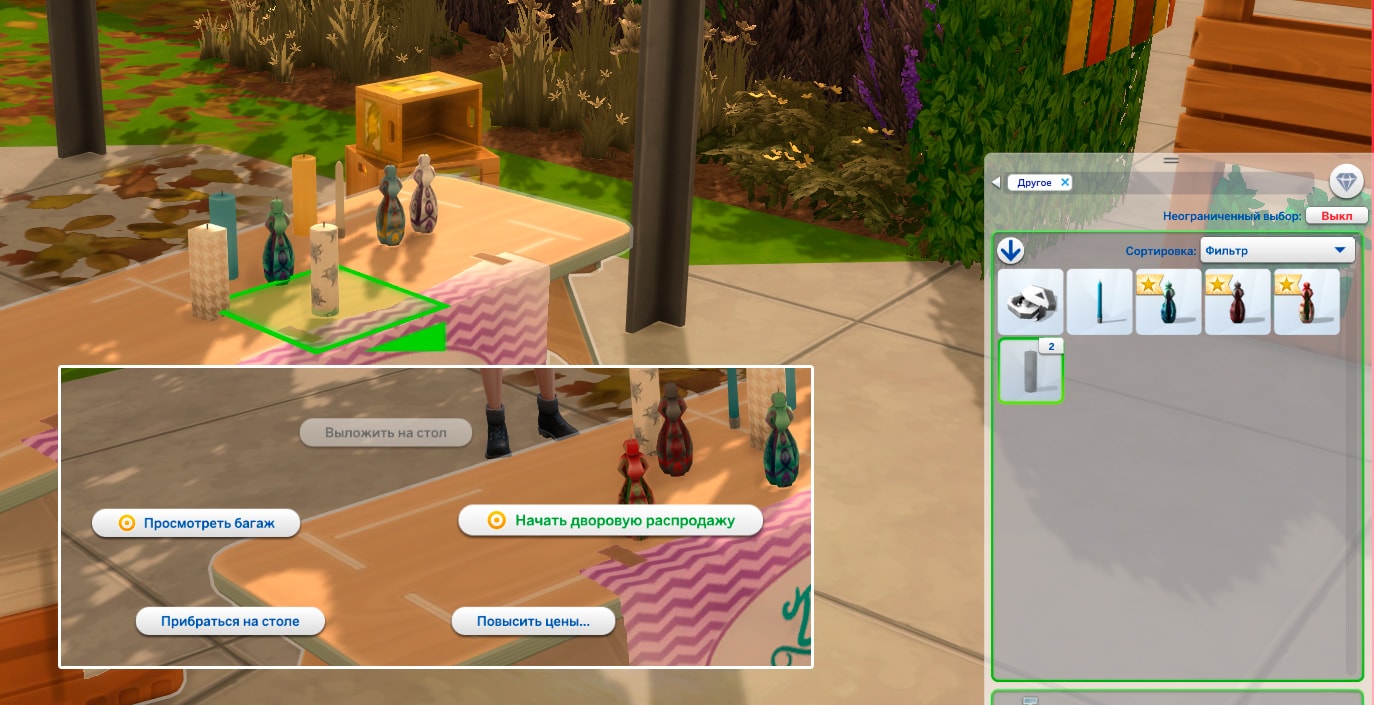Go back with the inventory left arrow

(x=995, y=183)
